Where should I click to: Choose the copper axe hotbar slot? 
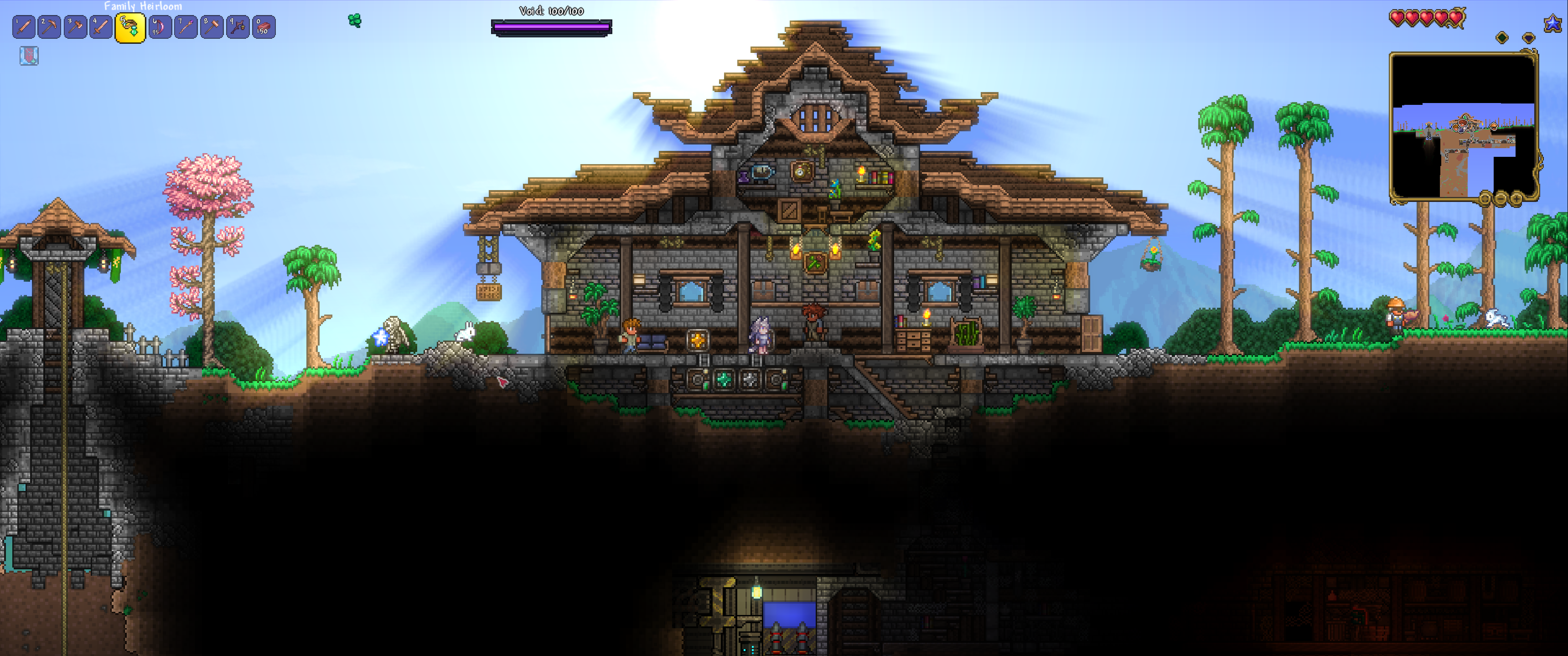pos(76,27)
